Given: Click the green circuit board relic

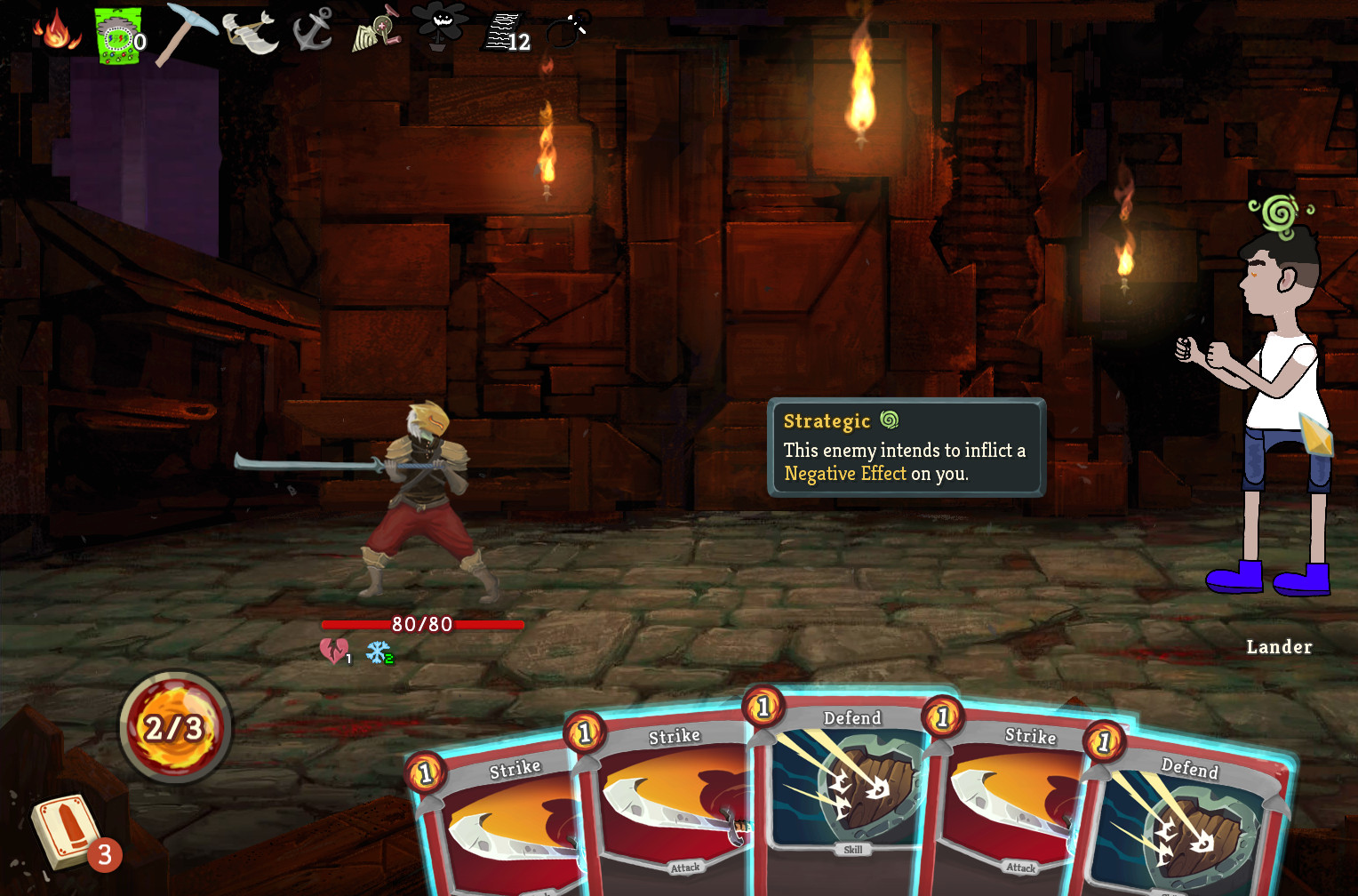Looking at the screenshot, I should (x=117, y=37).
